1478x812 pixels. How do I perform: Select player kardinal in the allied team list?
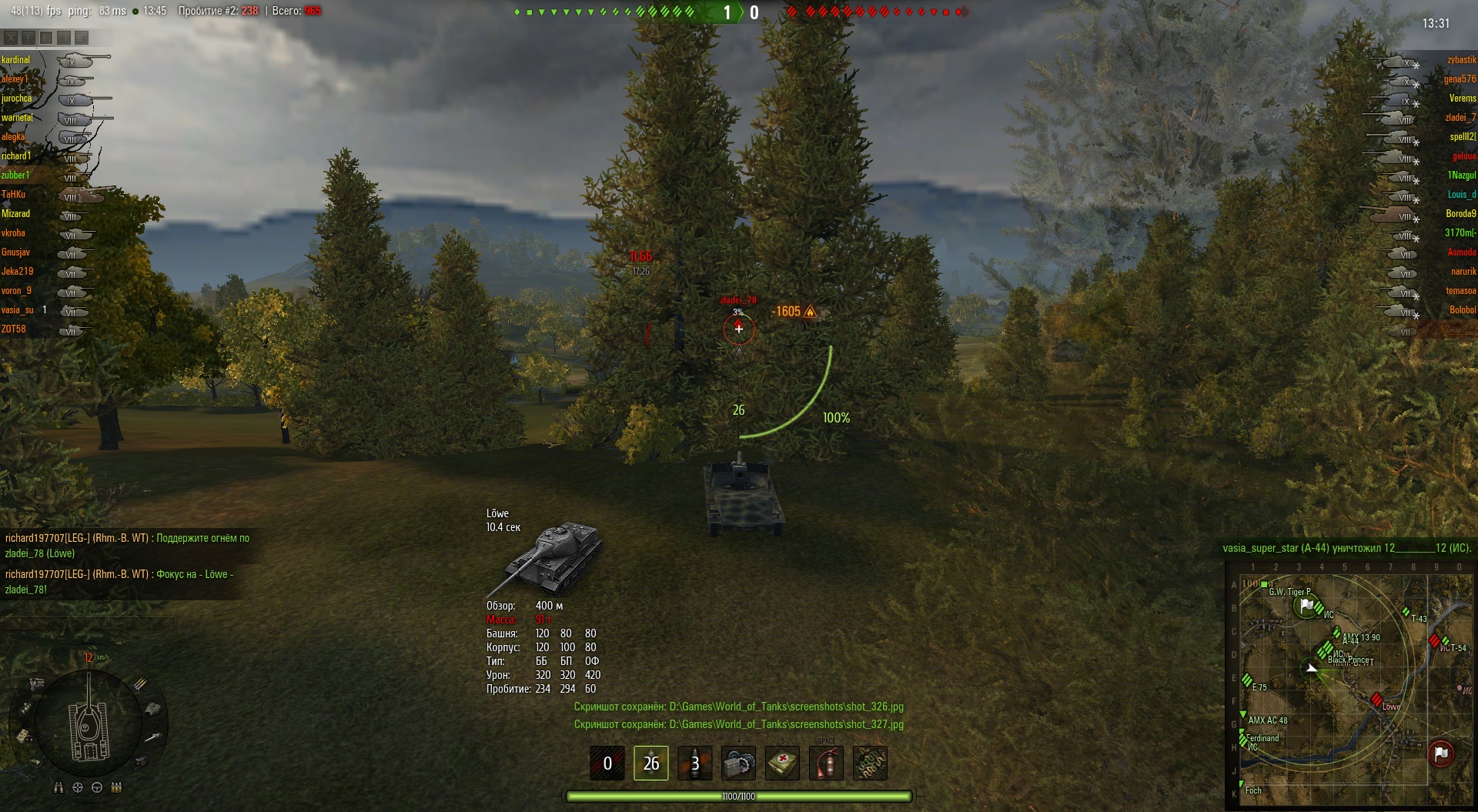(x=16, y=60)
